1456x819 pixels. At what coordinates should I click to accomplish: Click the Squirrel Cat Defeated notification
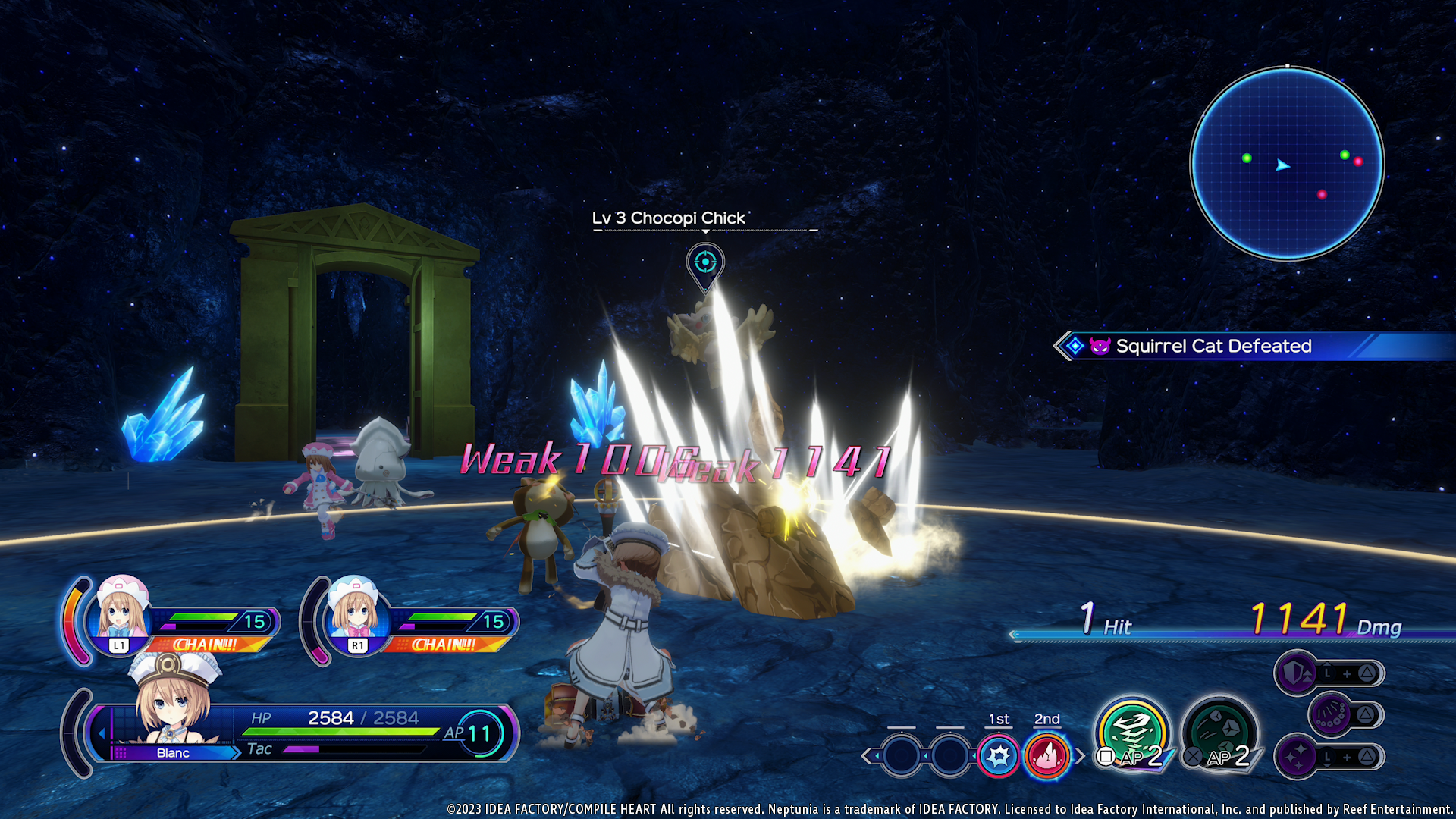1213,347
